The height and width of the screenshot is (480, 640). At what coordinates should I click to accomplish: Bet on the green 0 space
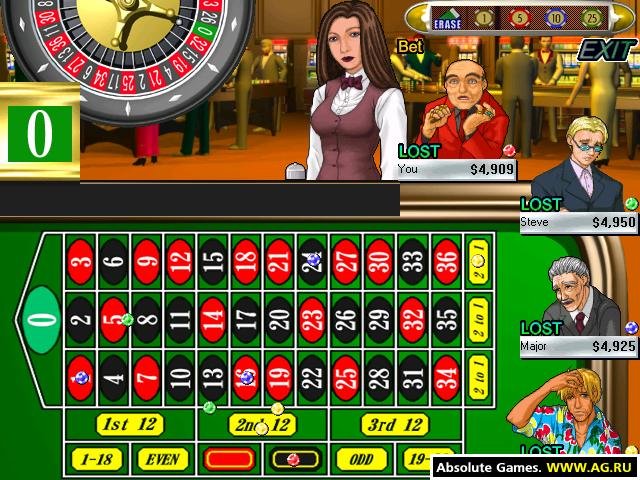(38, 319)
